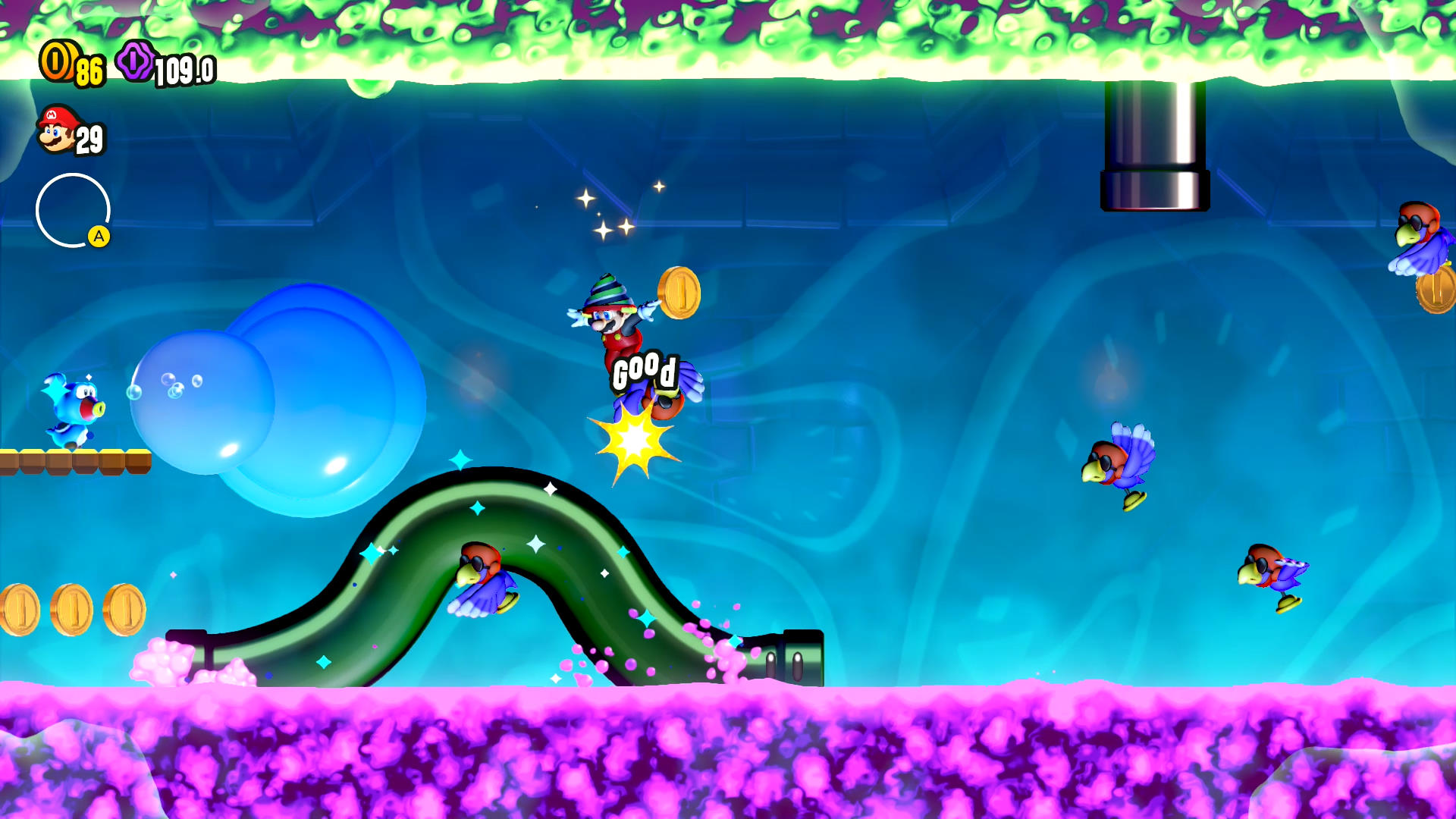The image size is (1456, 819).
Task: Select the empty reserve item ring
Action: (x=73, y=210)
